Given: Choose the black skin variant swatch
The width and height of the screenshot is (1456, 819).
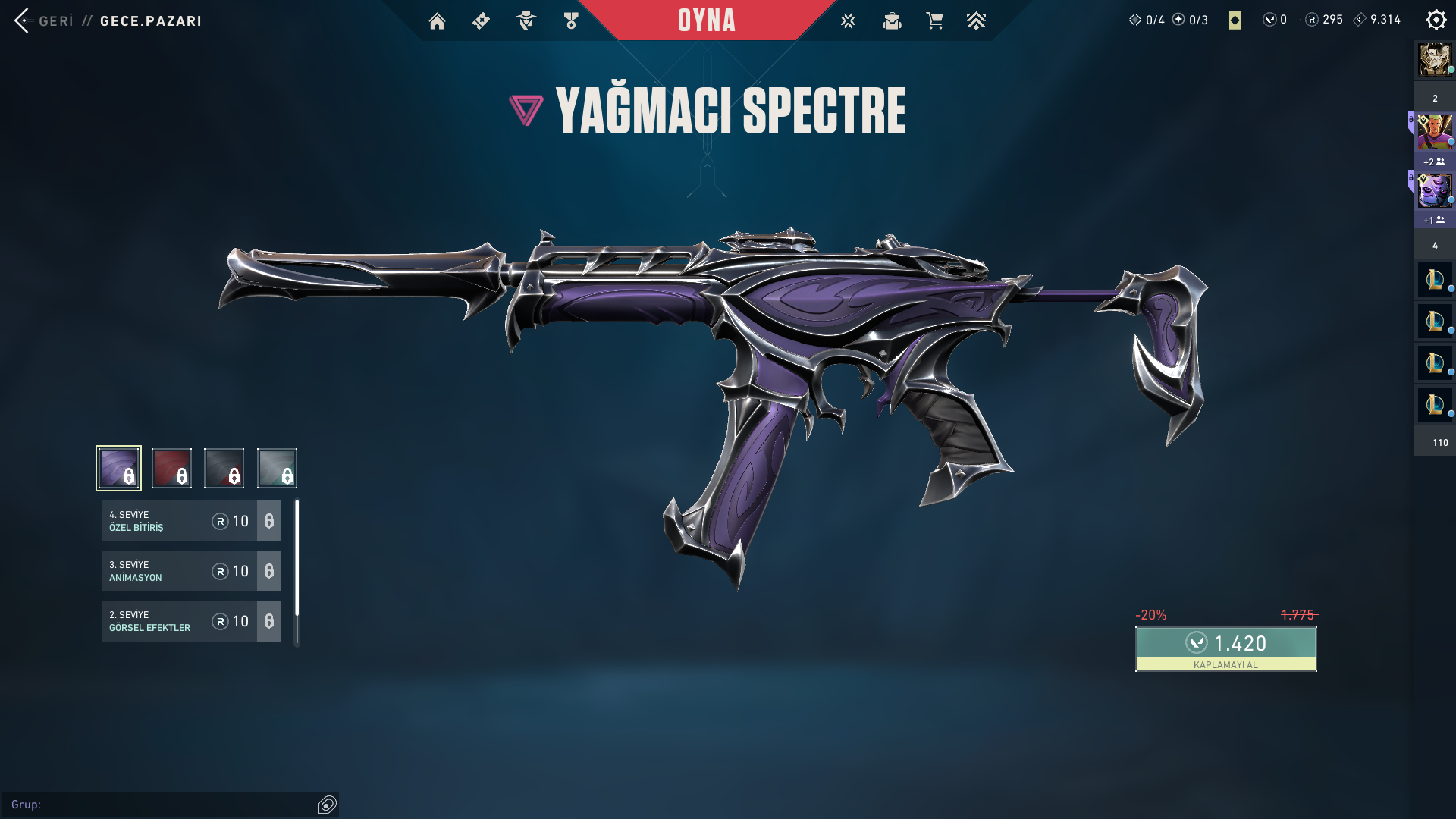Looking at the screenshot, I should pyautogui.click(x=224, y=468).
